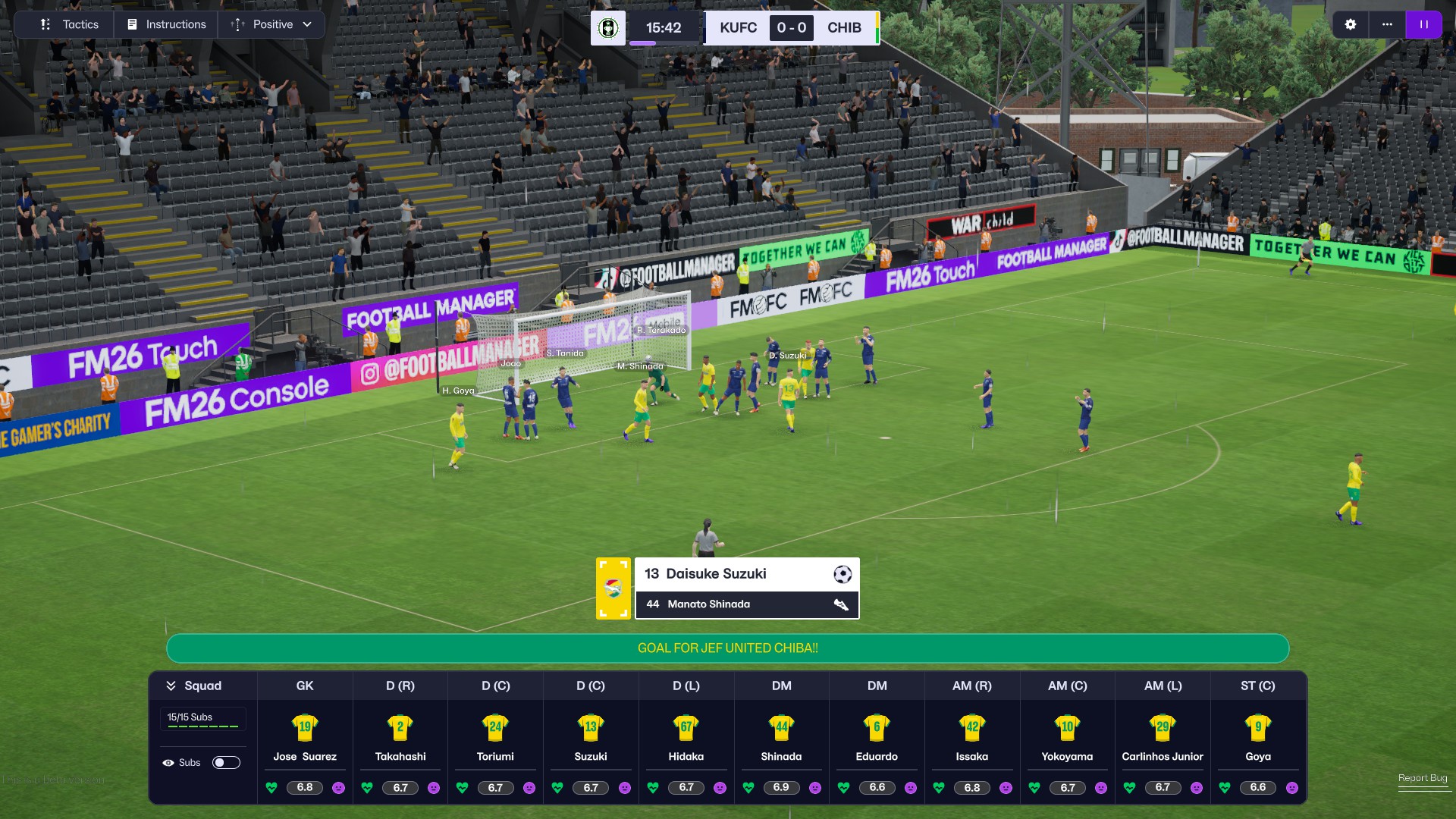
Task: Open team Instructions
Action: pos(167,24)
